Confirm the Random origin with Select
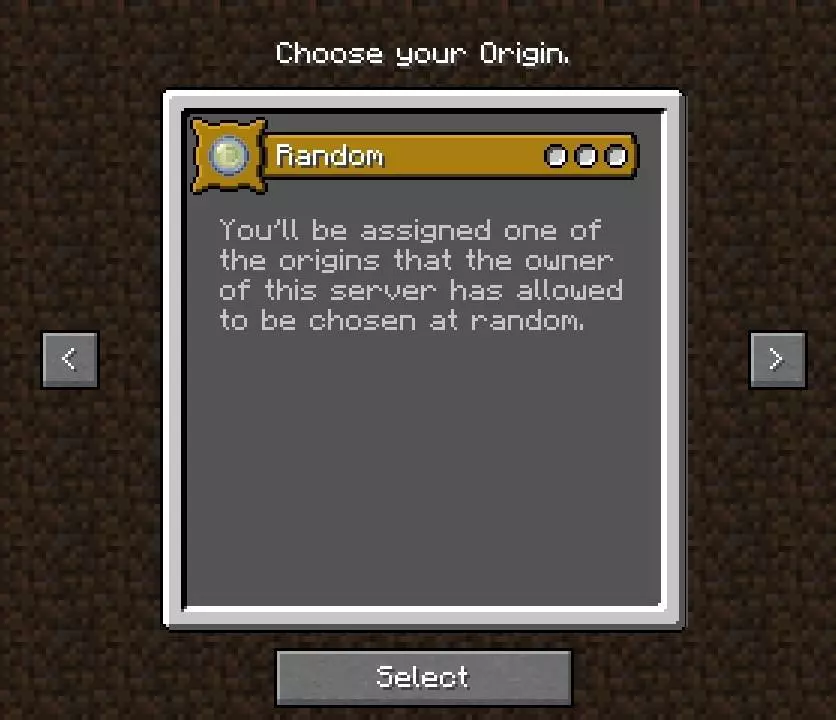 423,677
